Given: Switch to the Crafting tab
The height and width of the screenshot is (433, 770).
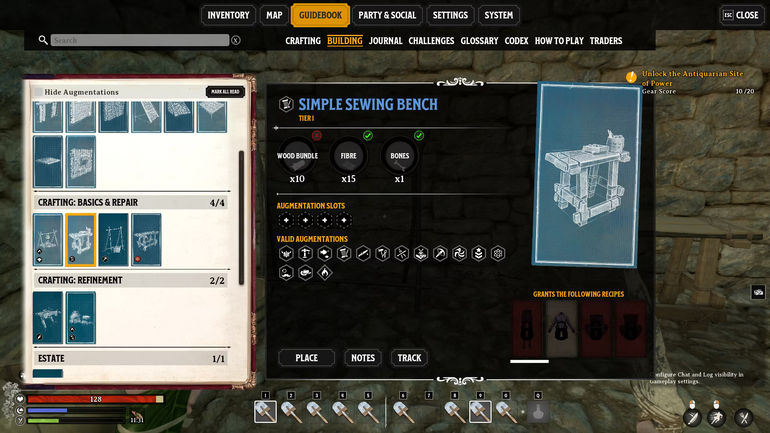Looking at the screenshot, I should (303, 41).
